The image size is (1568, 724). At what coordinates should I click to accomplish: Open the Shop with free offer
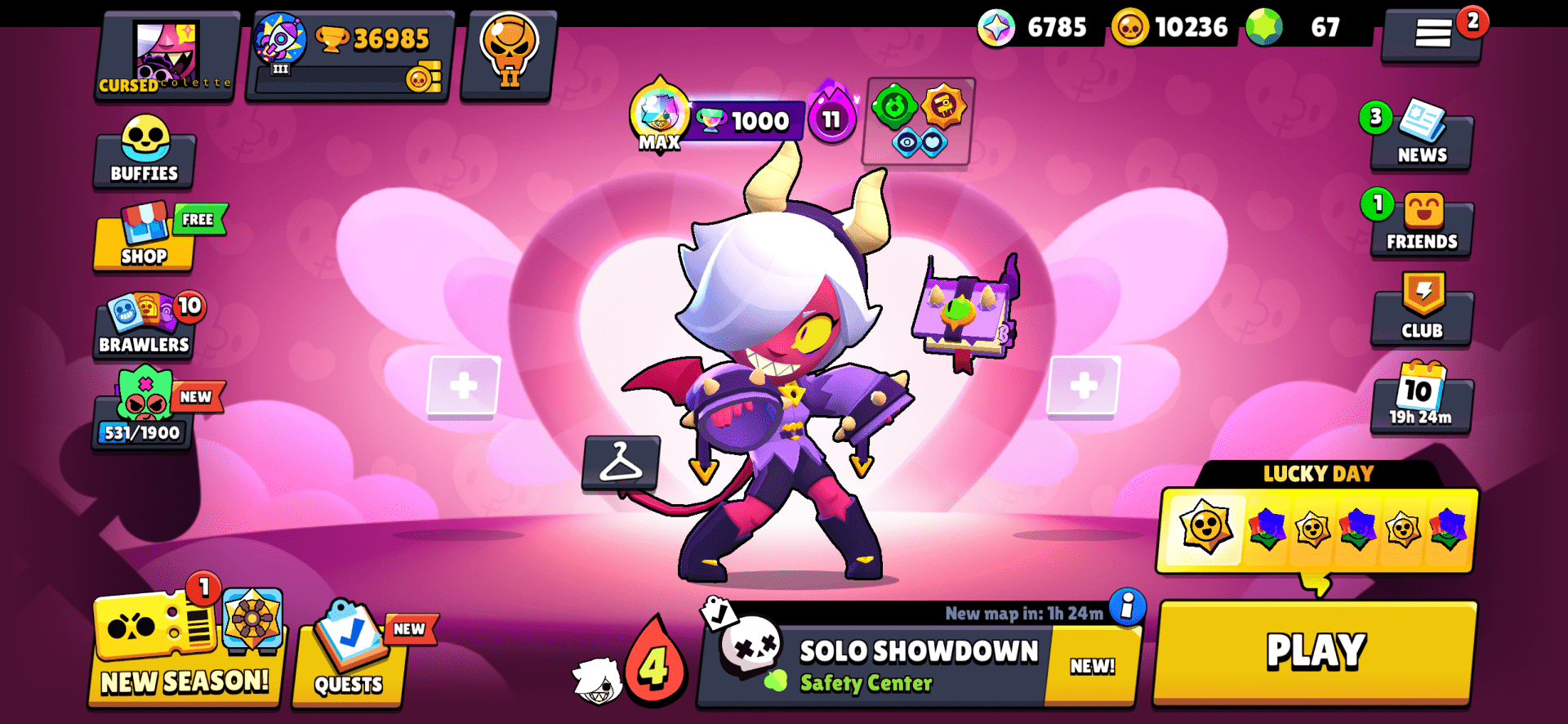(144, 241)
